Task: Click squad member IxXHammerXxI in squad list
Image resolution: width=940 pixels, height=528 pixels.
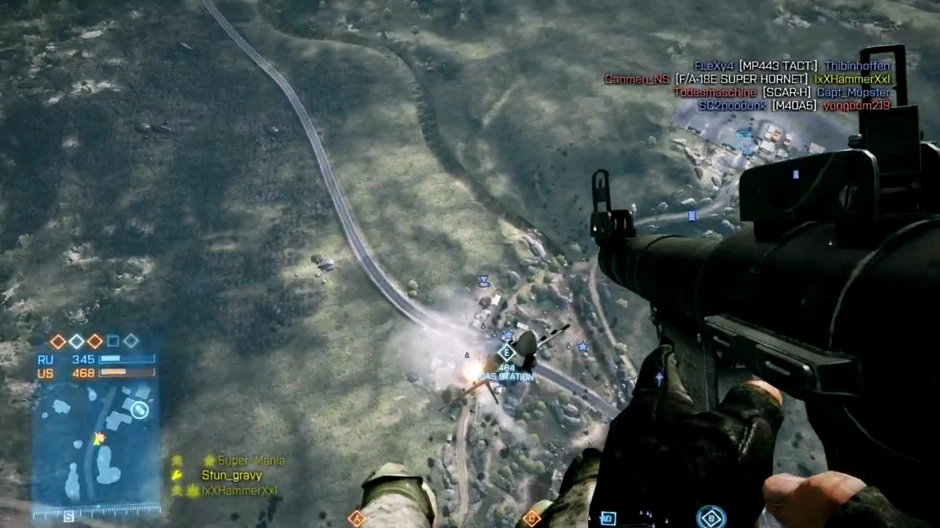Action: point(238,491)
